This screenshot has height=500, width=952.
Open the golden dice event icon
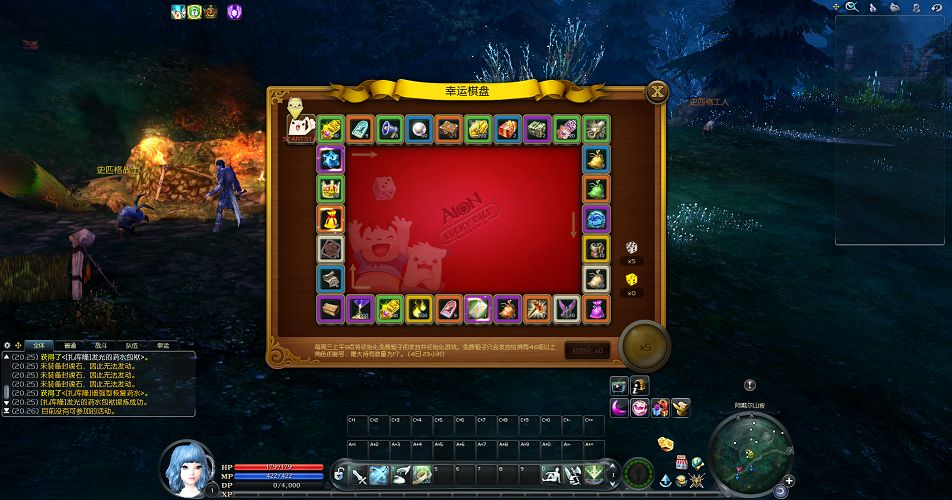tap(664, 442)
